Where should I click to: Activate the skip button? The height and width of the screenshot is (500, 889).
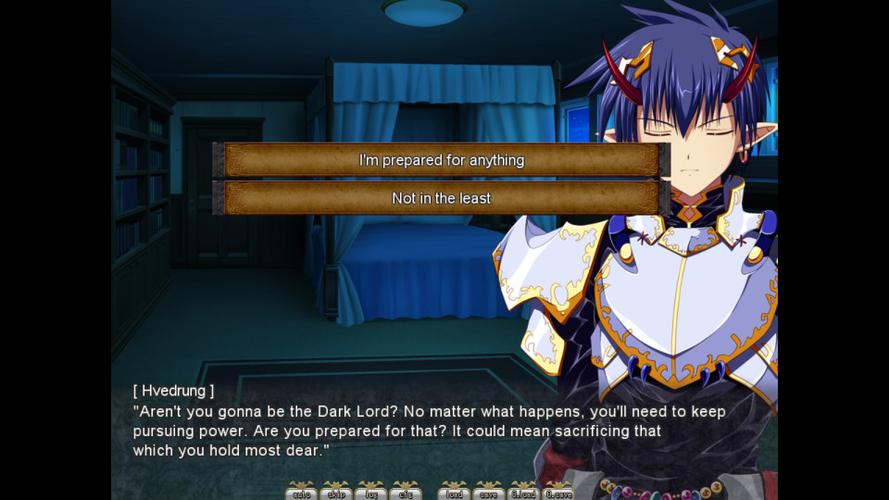(x=335, y=492)
